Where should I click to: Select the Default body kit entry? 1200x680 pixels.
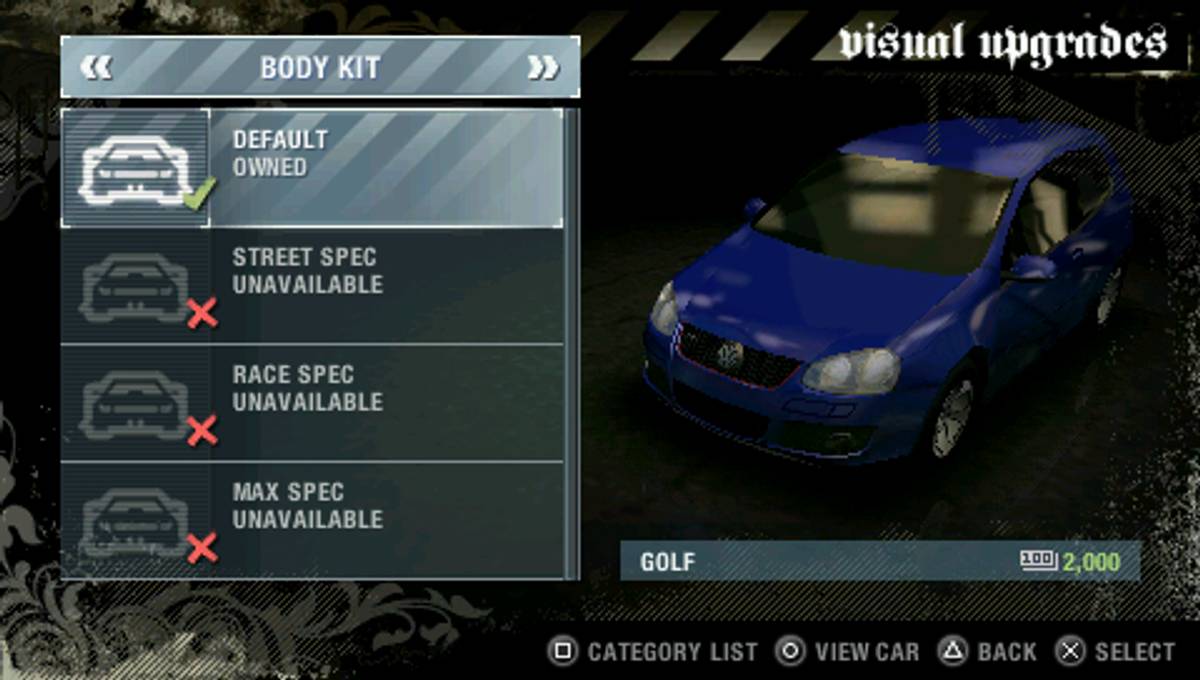coord(312,168)
